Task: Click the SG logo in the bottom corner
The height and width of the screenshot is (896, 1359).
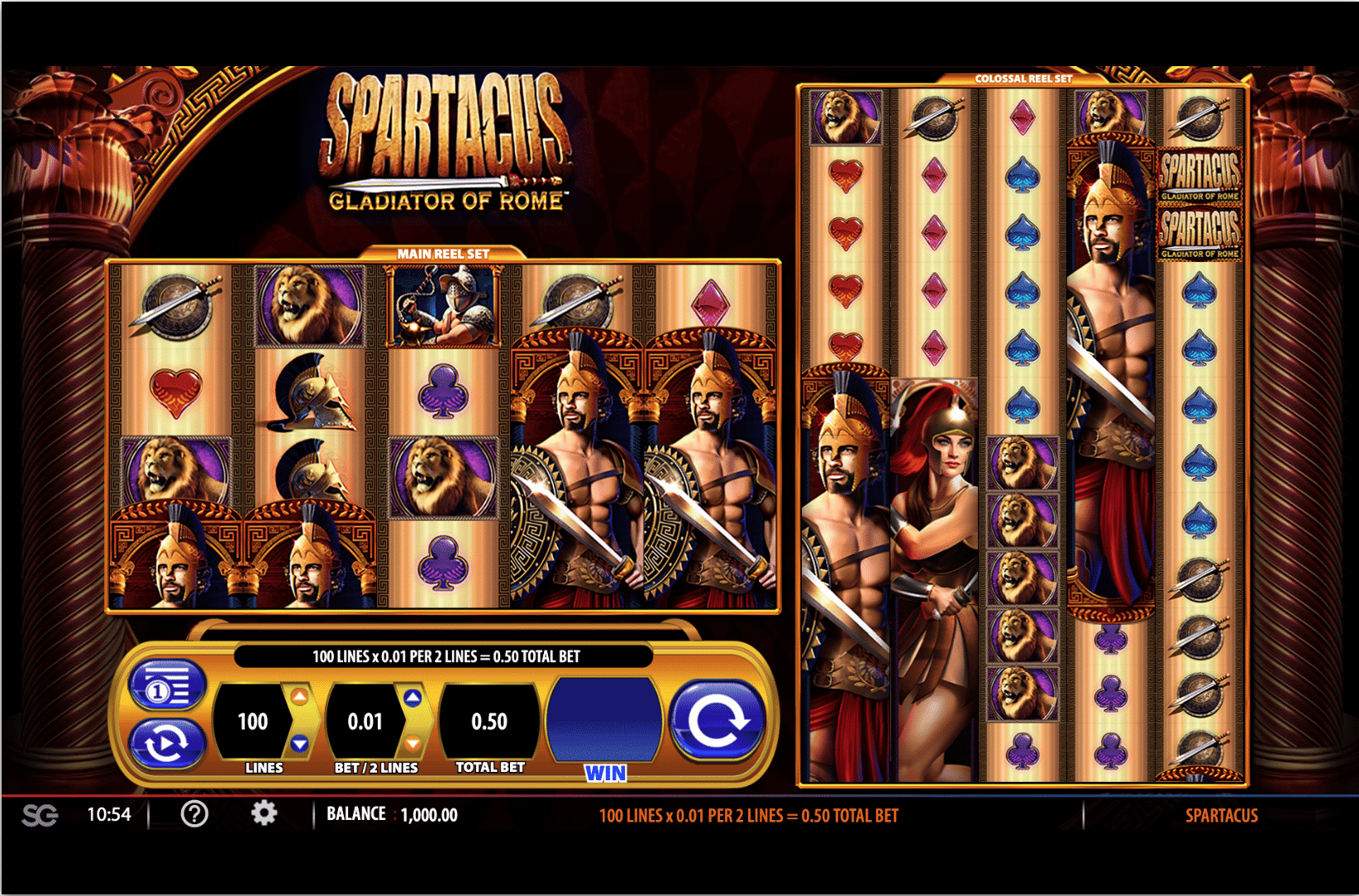Action: (x=39, y=814)
